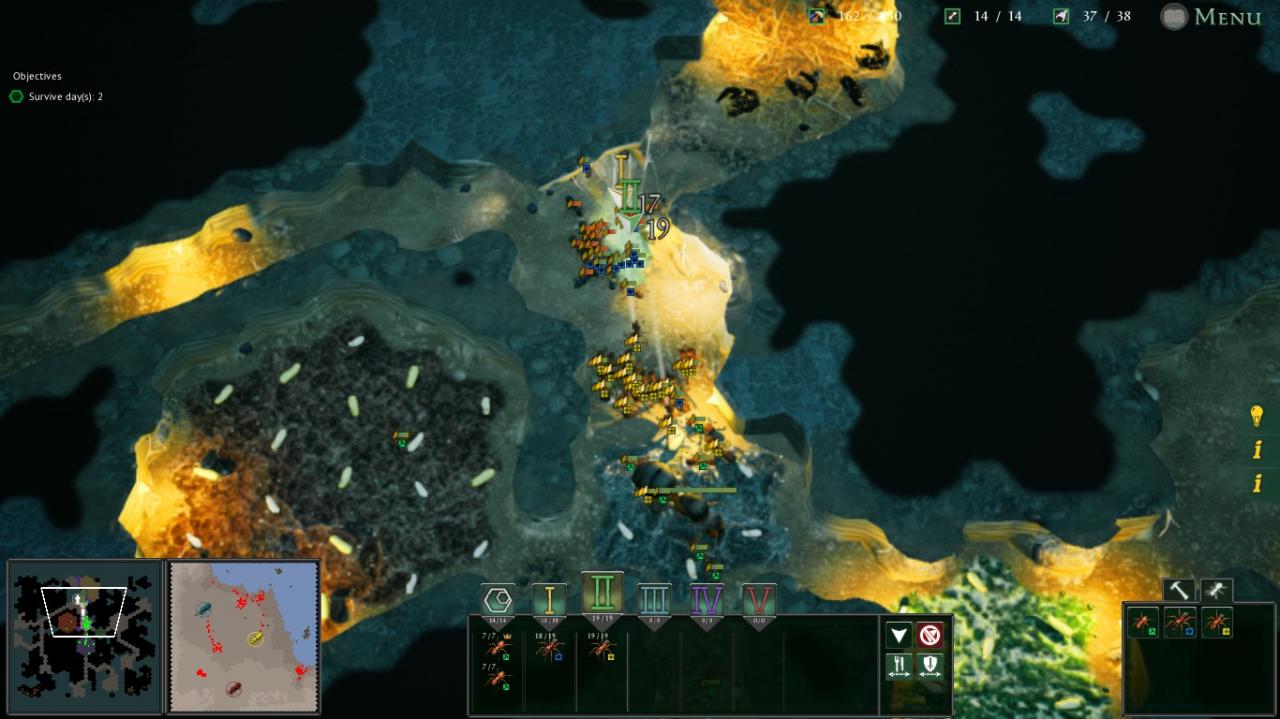Select purple group IV tab
Screen dimensions: 1280x719
(707, 600)
